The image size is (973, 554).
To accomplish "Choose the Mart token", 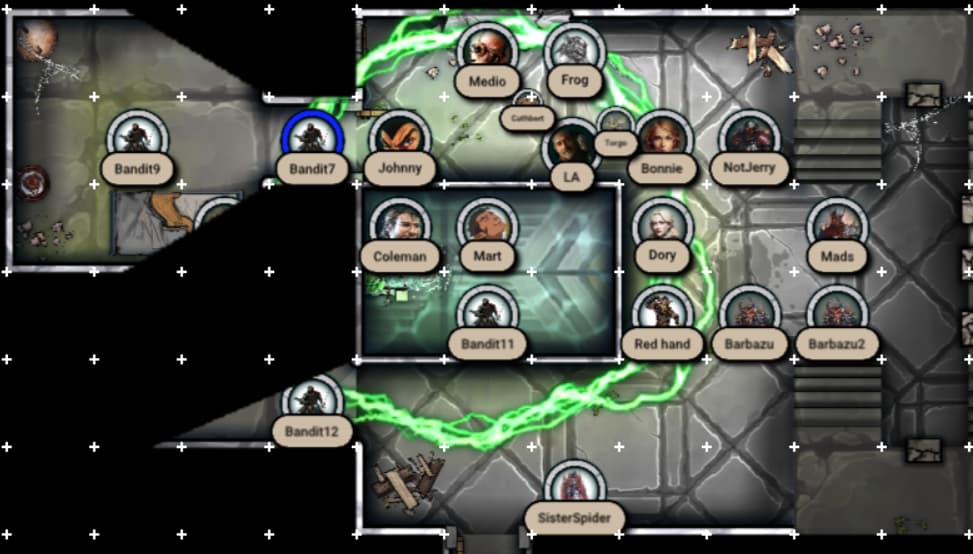I will 487,227.
